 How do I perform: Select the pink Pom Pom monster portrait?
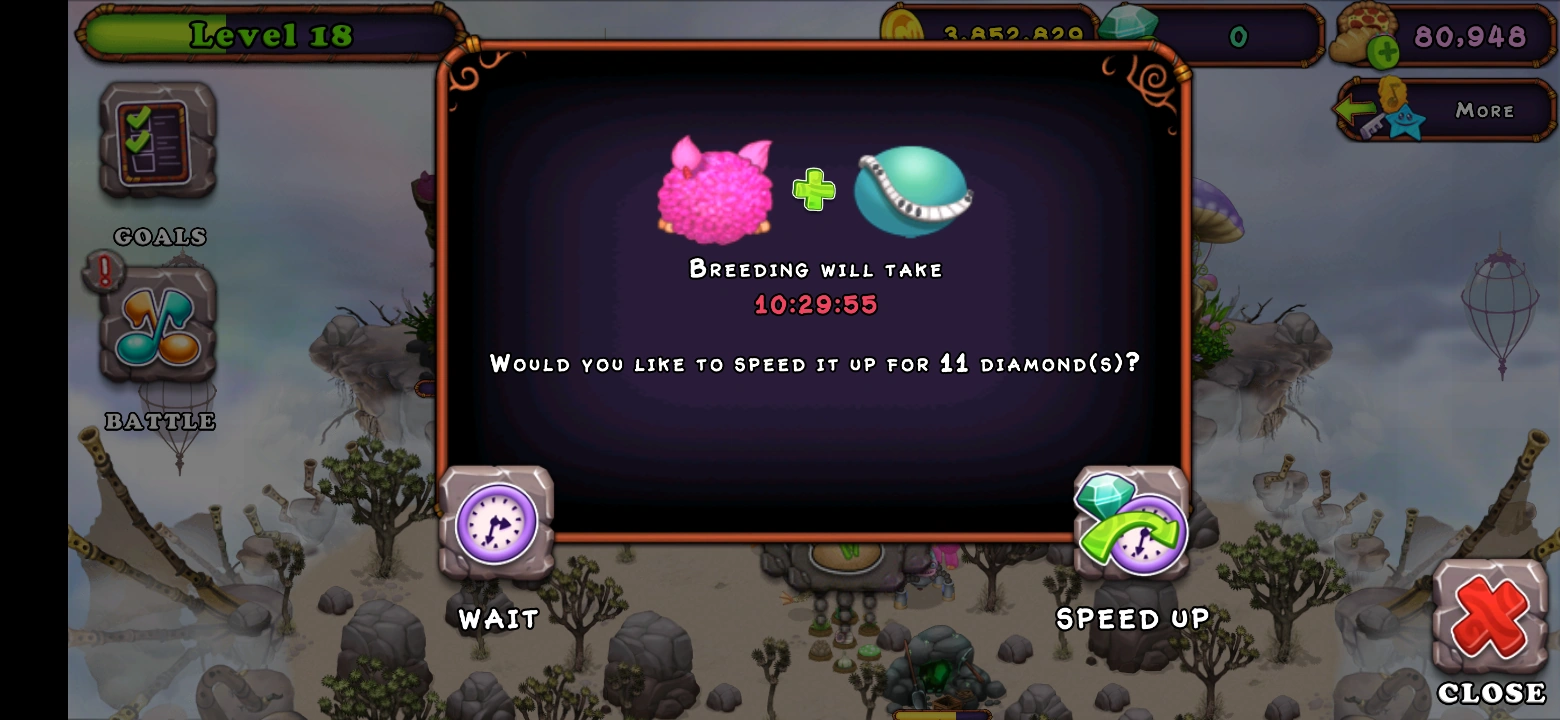(715, 190)
